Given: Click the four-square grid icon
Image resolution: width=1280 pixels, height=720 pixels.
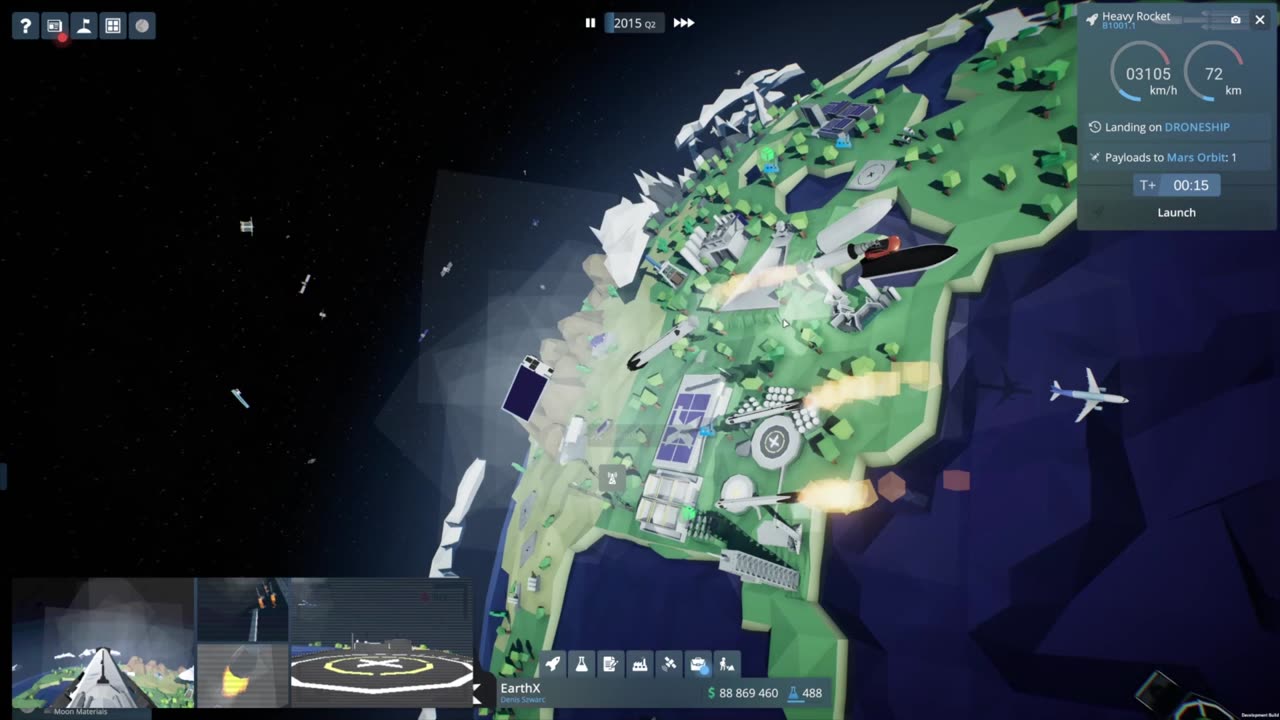Looking at the screenshot, I should (x=113, y=26).
